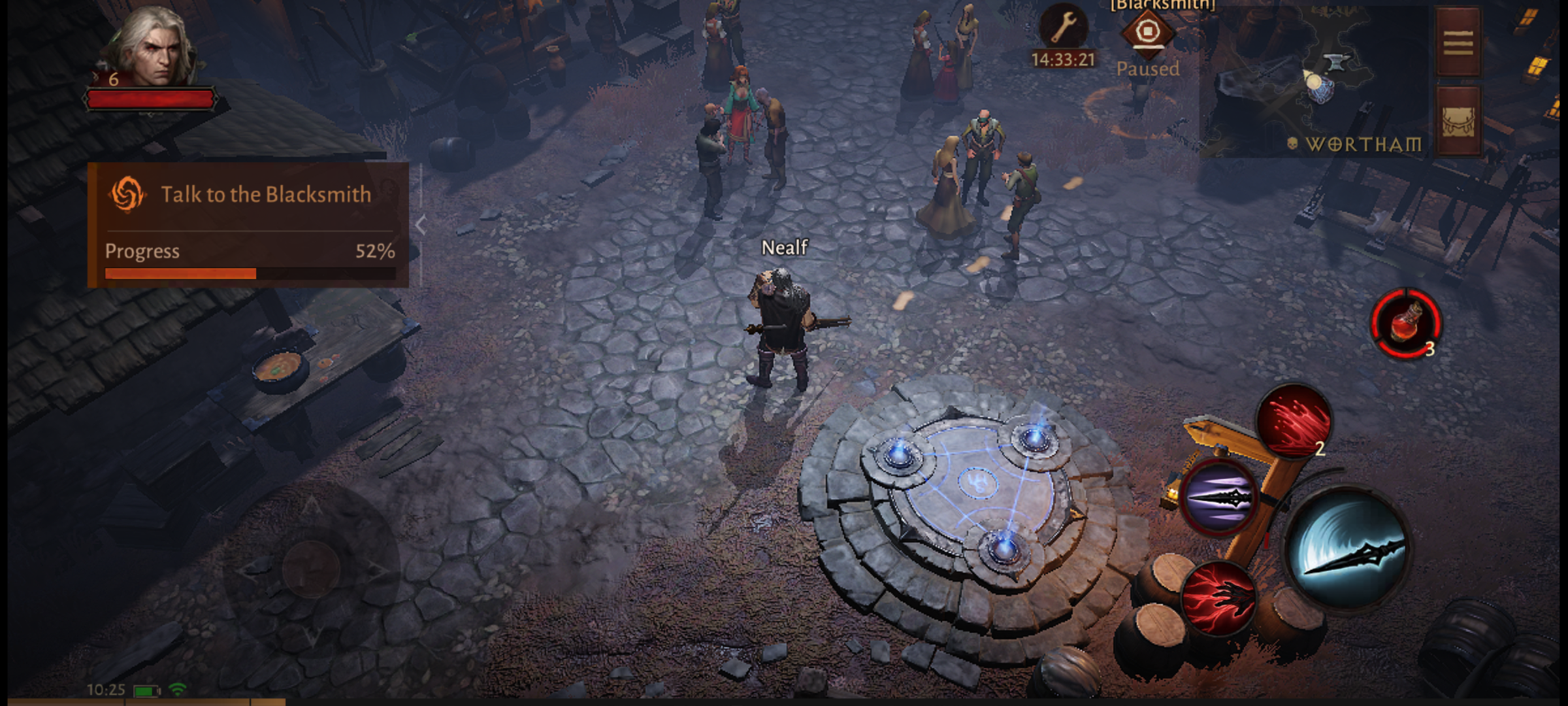Tap the virtual movement joystick
1568x706 pixels.
(x=311, y=567)
